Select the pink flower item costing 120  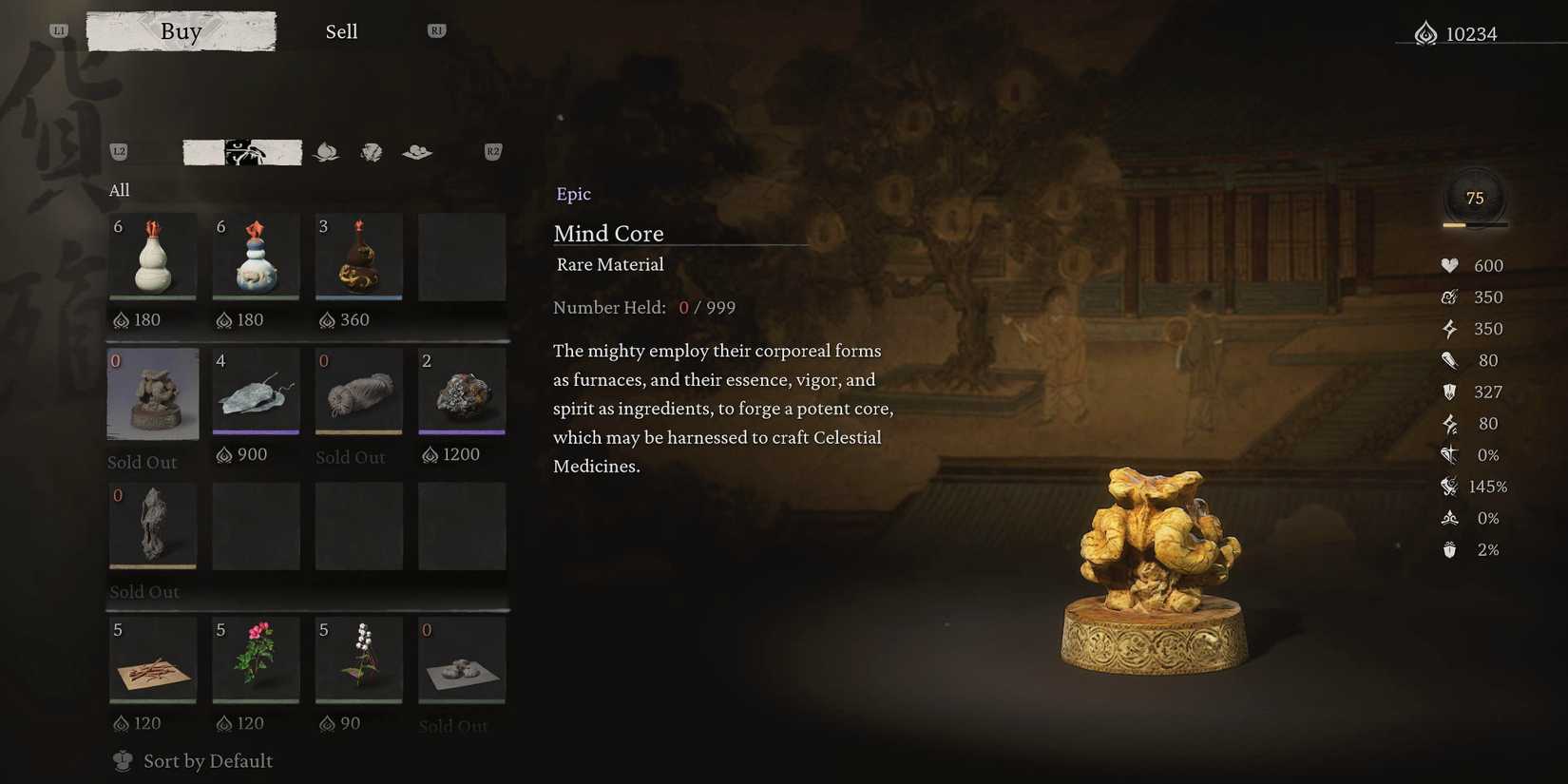pyautogui.click(x=255, y=659)
